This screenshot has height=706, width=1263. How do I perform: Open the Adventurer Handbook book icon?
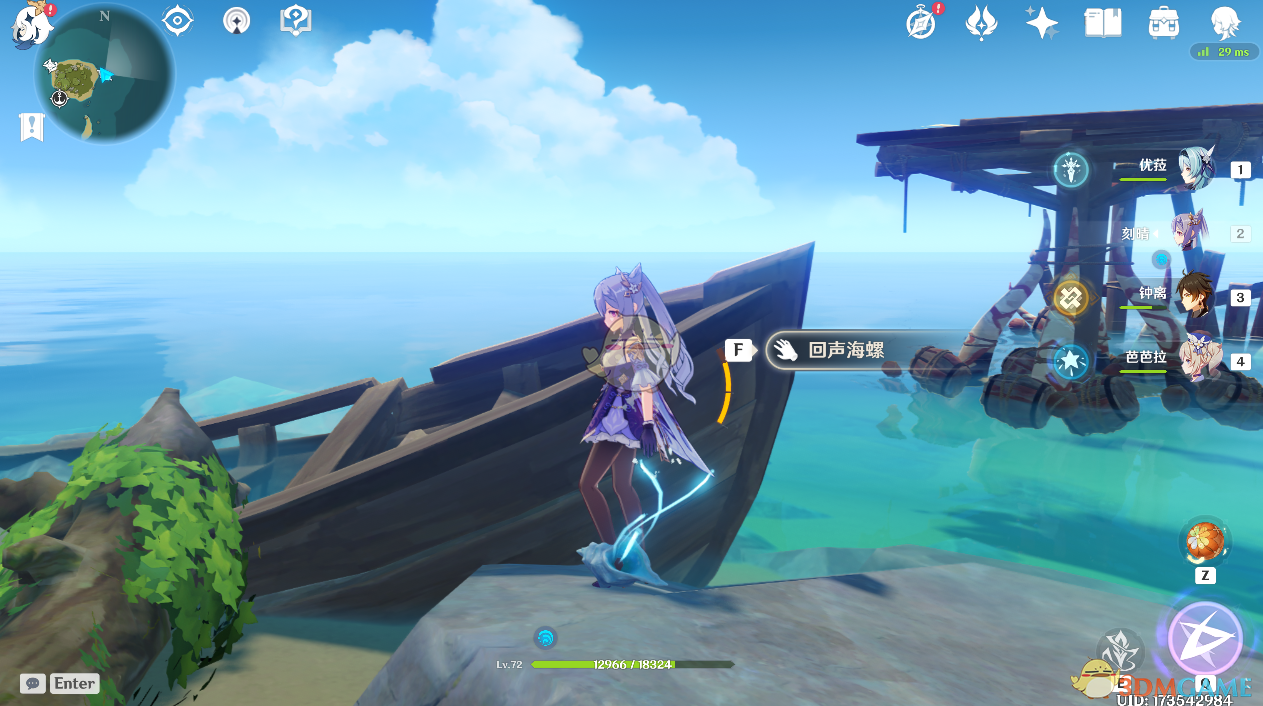point(1103,22)
